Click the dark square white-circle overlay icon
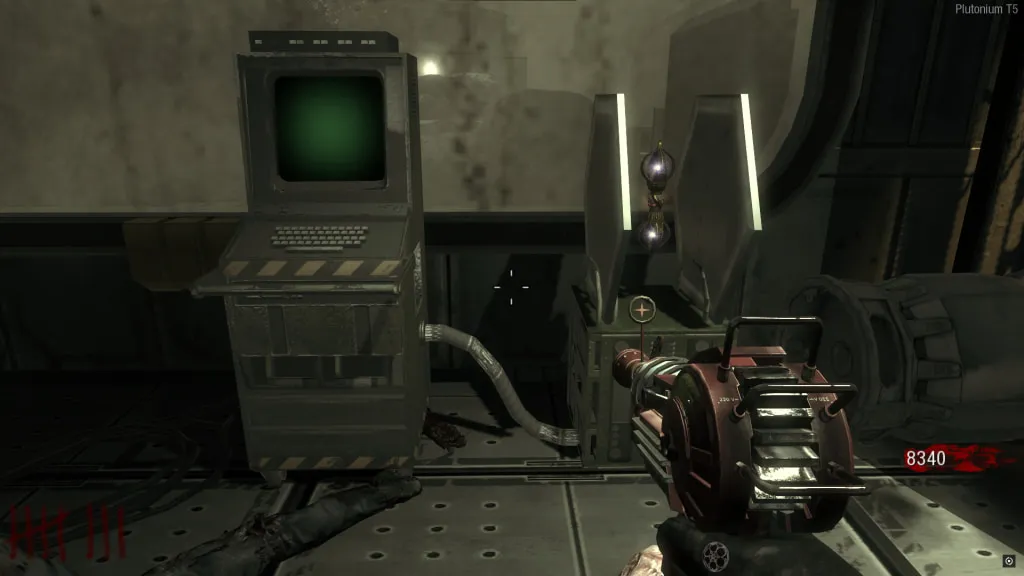1024x576 pixels. 1008,560
